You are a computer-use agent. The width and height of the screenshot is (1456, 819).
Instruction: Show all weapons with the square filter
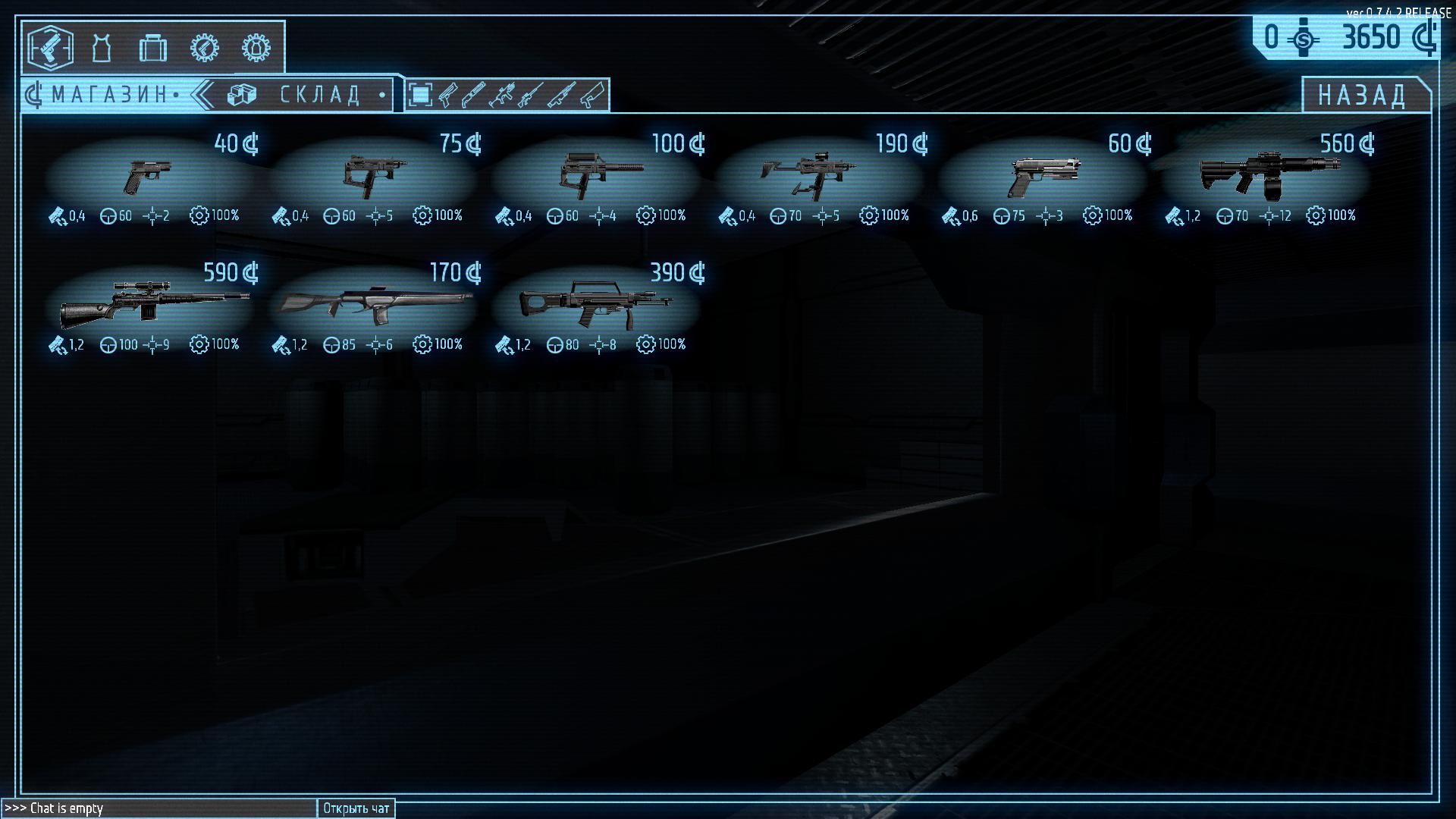pyautogui.click(x=419, y=95)
